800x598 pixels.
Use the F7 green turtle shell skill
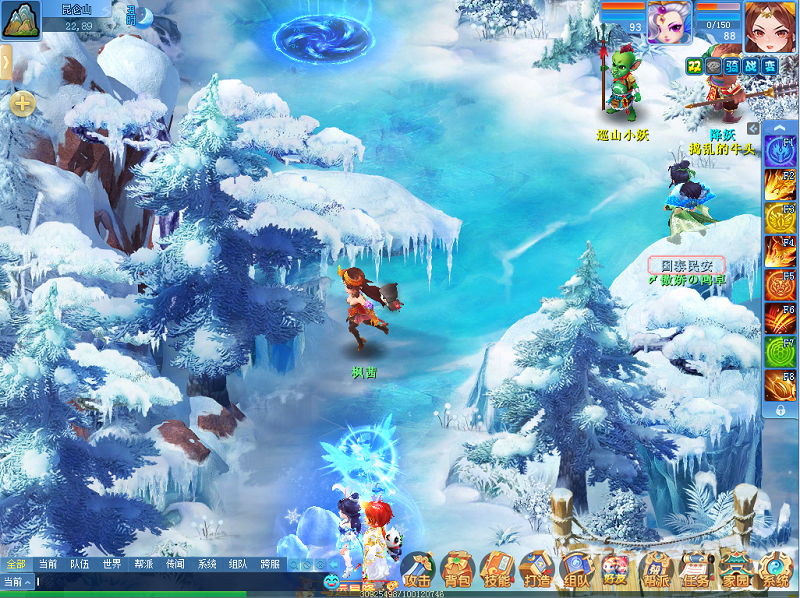coord(780,352)
